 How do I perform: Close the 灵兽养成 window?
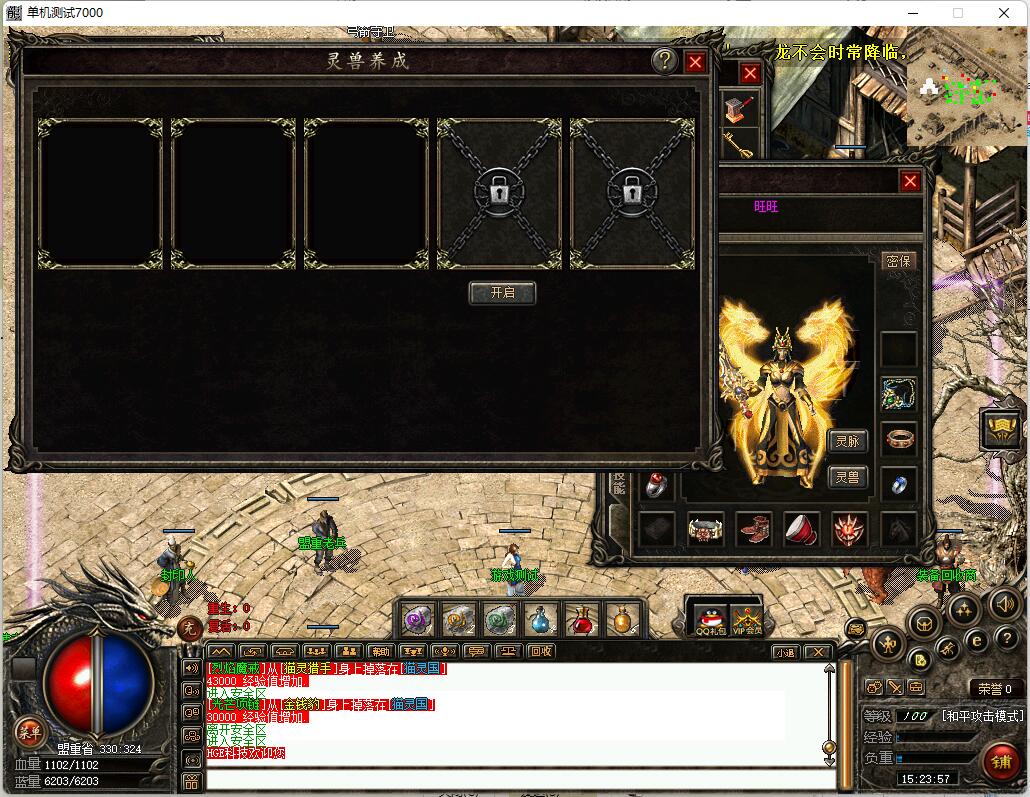pos(696,62)
